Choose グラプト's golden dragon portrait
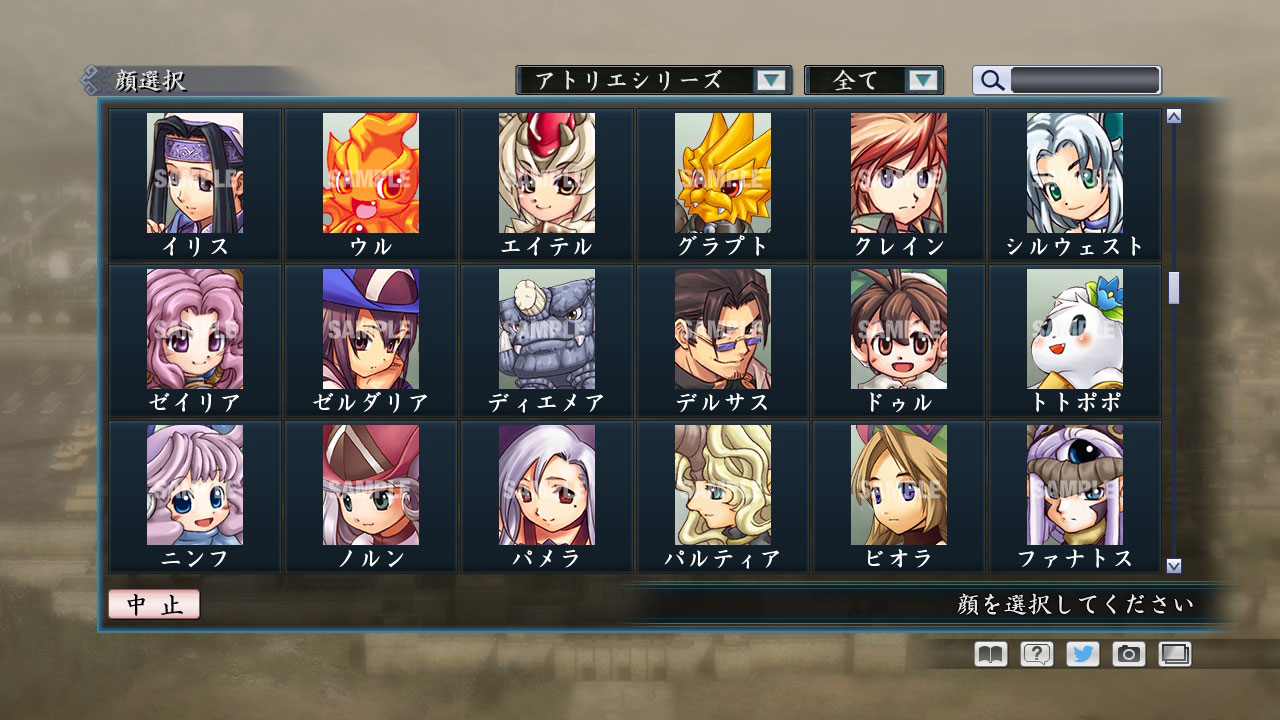Viewport: 1280px width, 720px height. click(x=722, y=175)
